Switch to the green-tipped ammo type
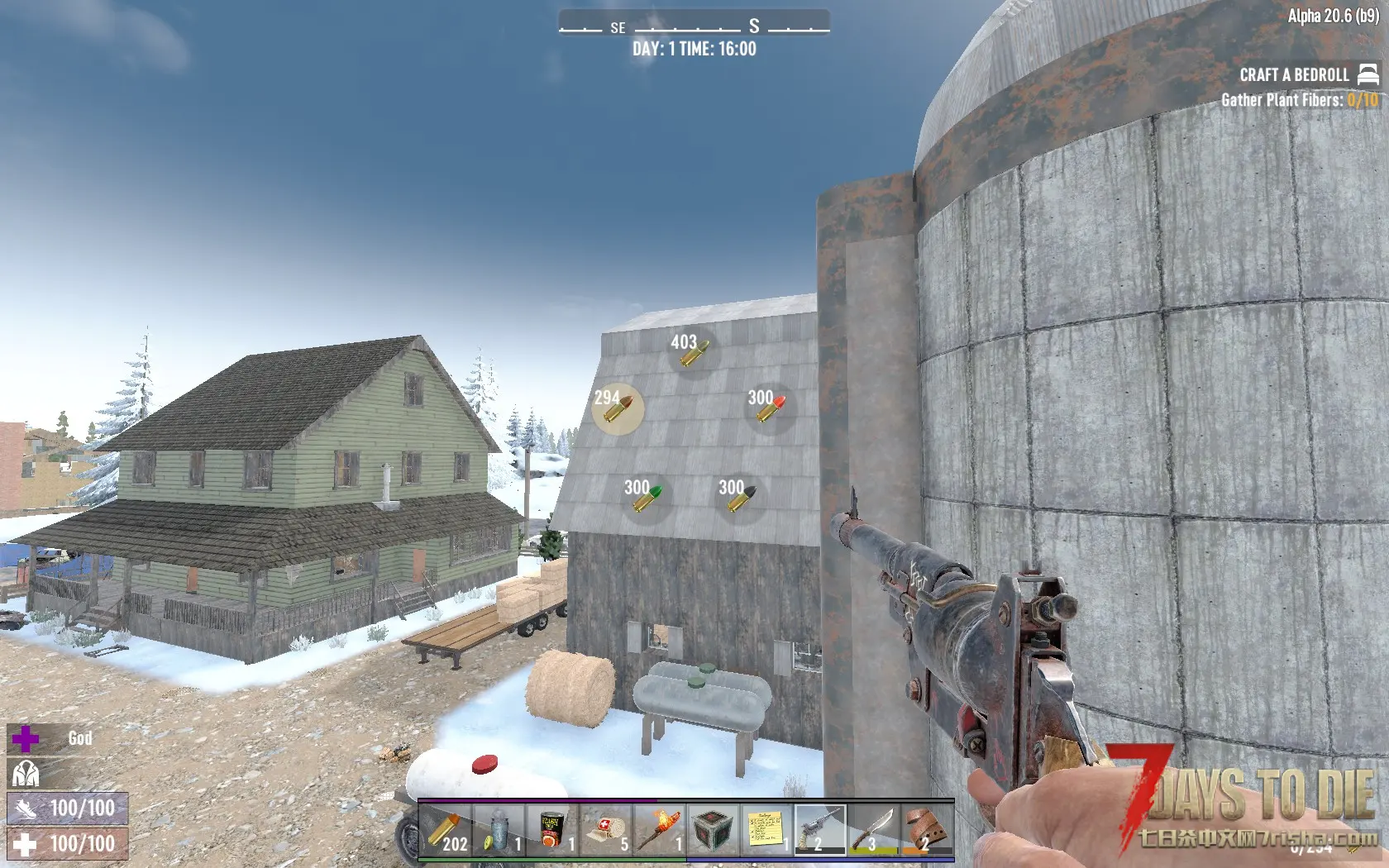1389x868 pixels. [645, 498]
